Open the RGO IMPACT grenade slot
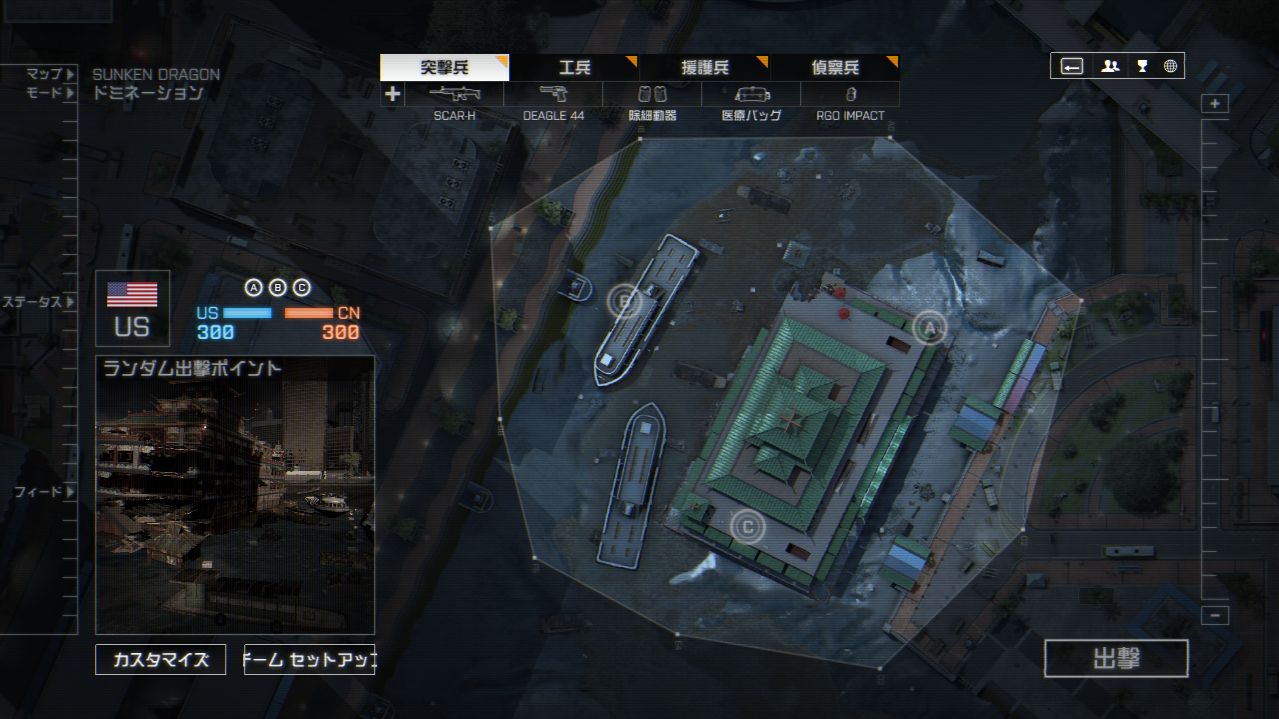 click(850, 95)
